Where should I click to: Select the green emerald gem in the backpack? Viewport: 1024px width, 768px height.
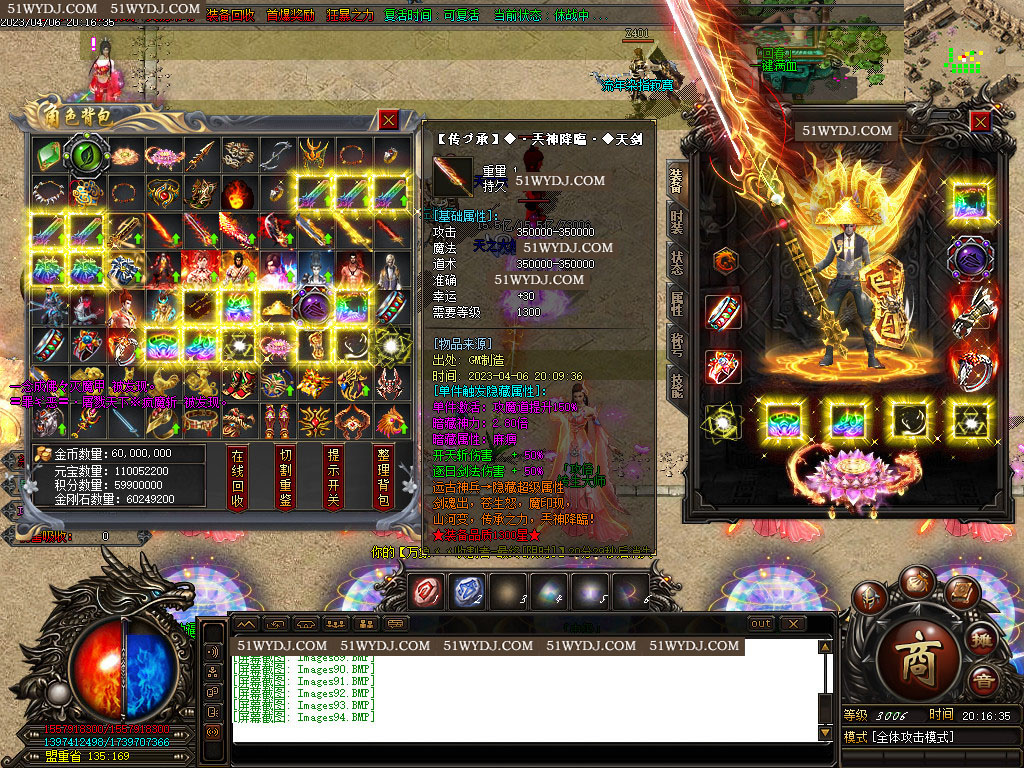(x=47, y=155)
